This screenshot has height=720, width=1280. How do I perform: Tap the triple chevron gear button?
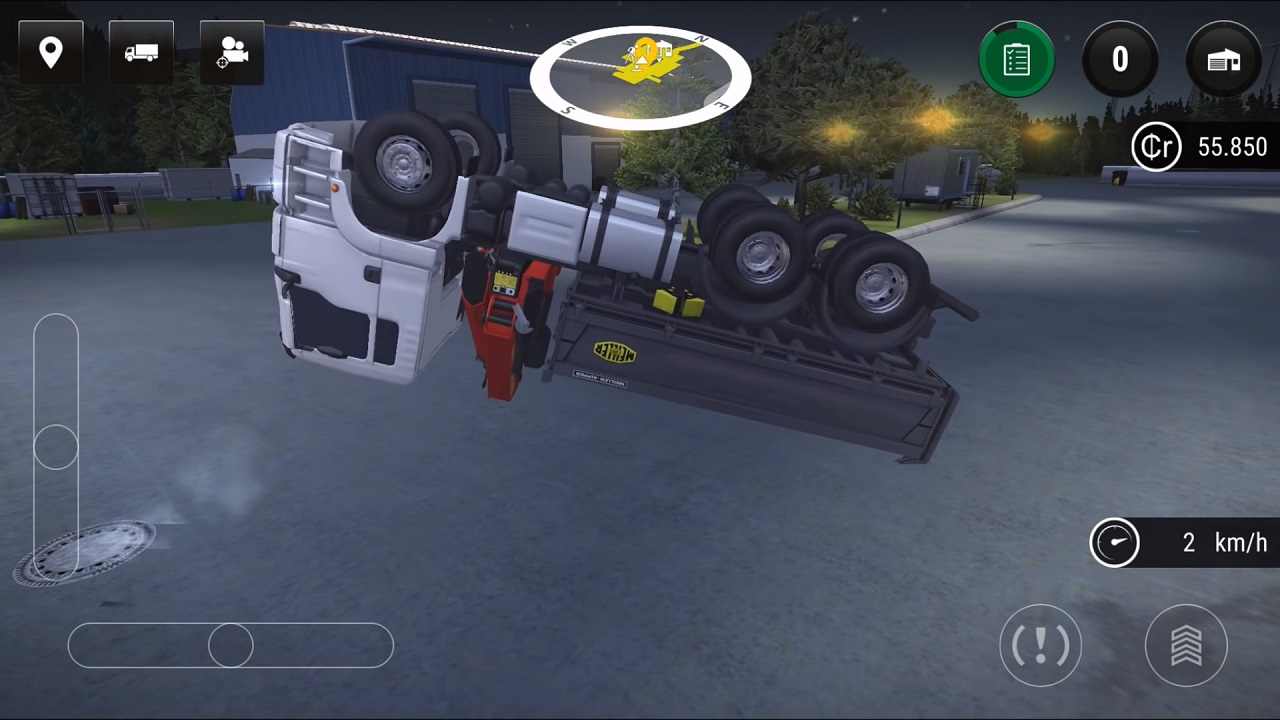click(1186, 646)
